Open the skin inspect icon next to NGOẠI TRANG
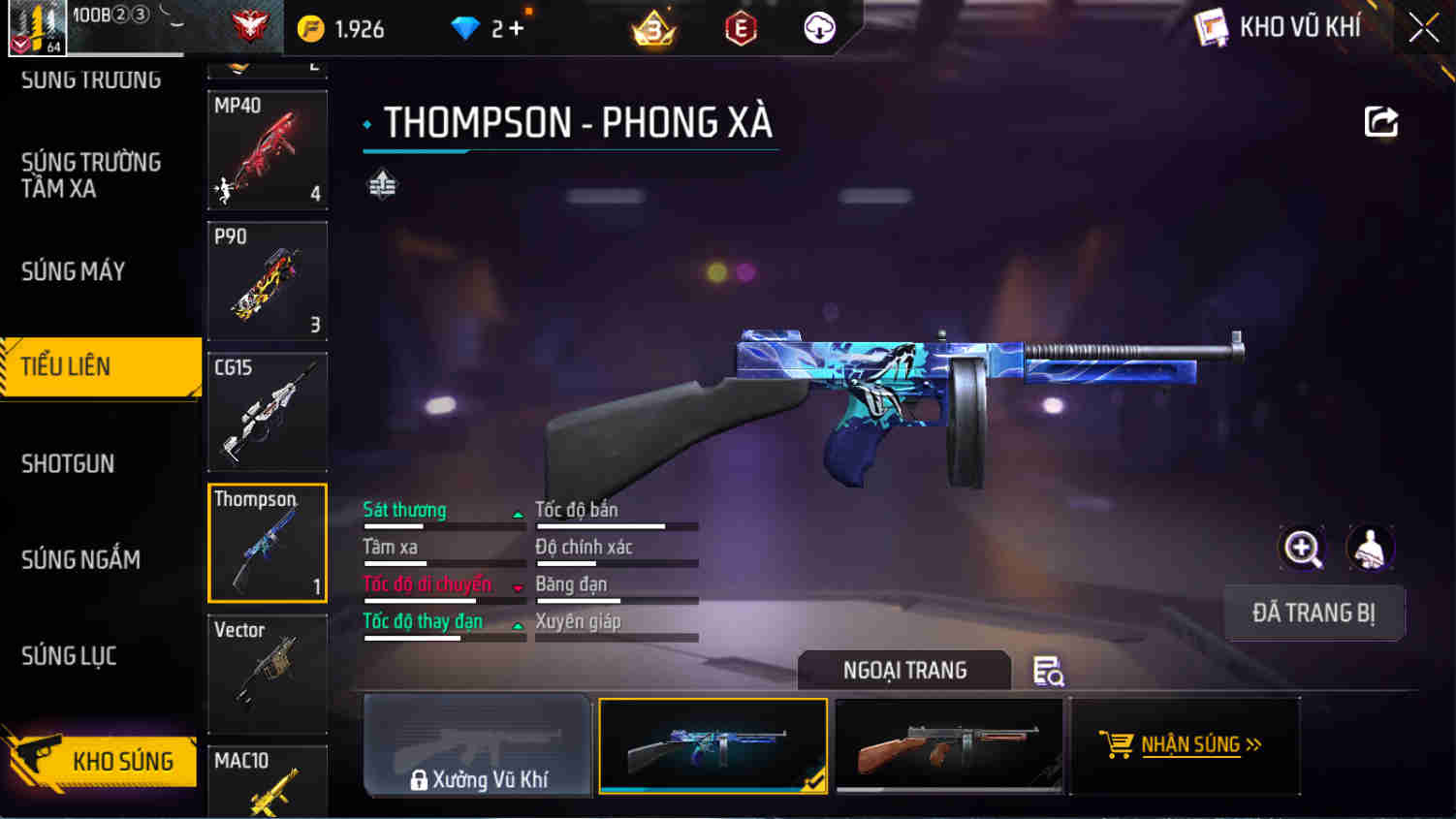Image resolution: width=1456 pixels, height=819 pixels. pos(1049,671)
